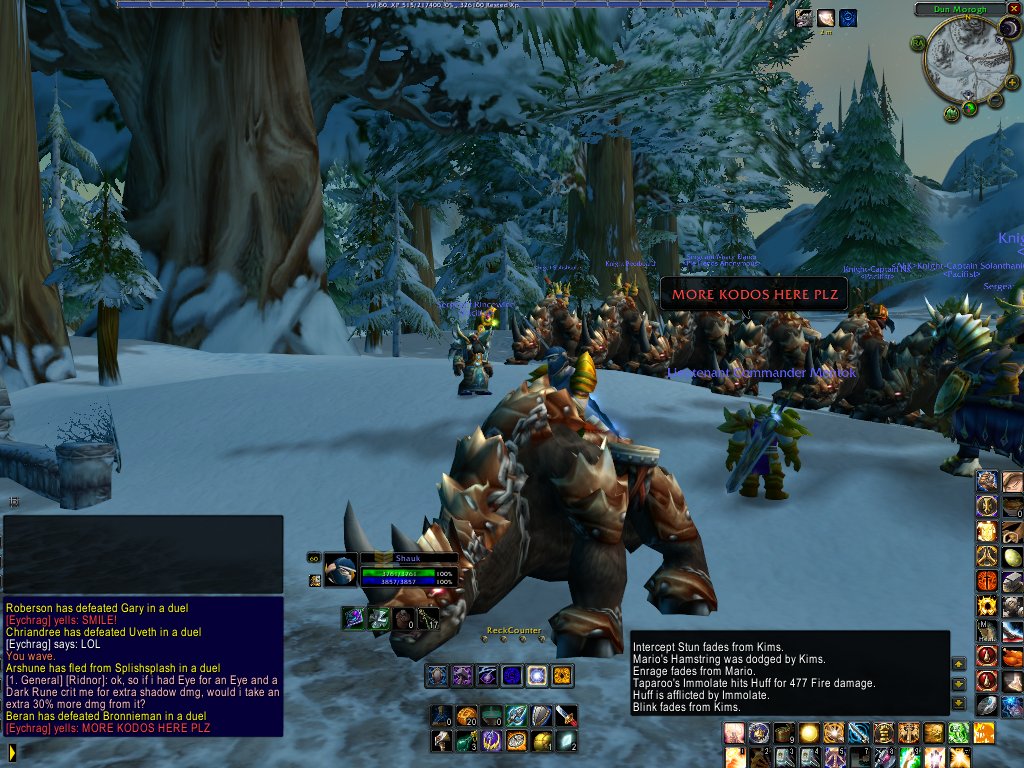Image resolution: width=1024 pixels, height=768 pixels.
Task: Use the red-hilted sword action slot
Action: [566, 715]
